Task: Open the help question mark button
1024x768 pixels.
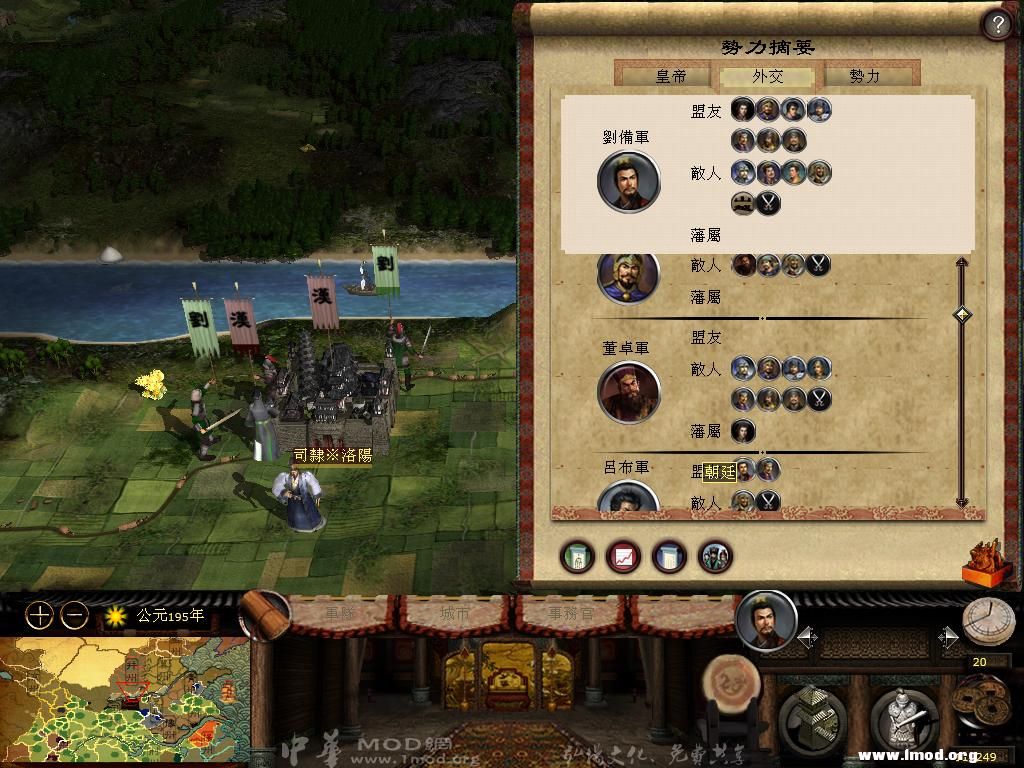Action: pyautogui.click(x=997, y=25)
